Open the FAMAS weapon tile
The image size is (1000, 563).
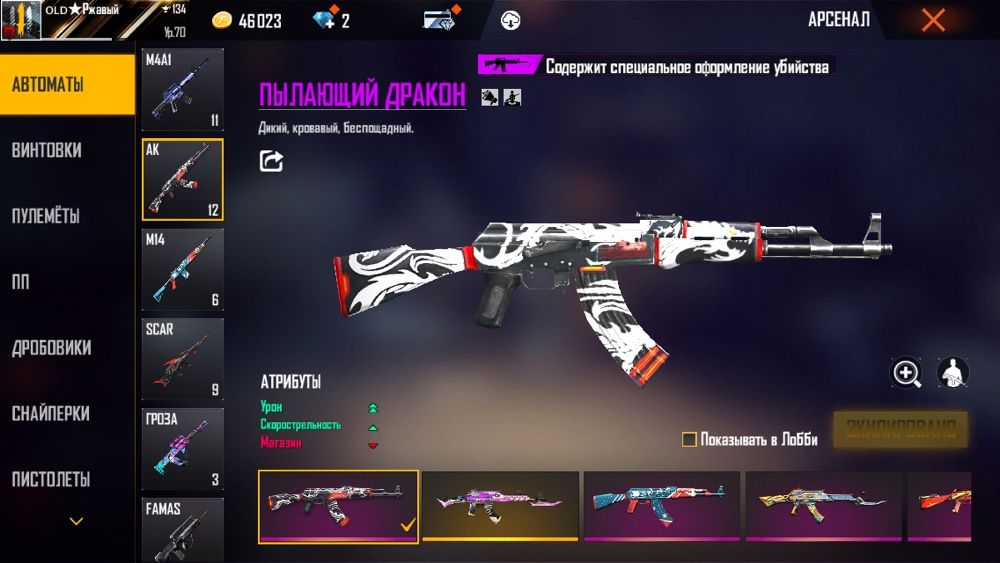click(x=182, y=530)
